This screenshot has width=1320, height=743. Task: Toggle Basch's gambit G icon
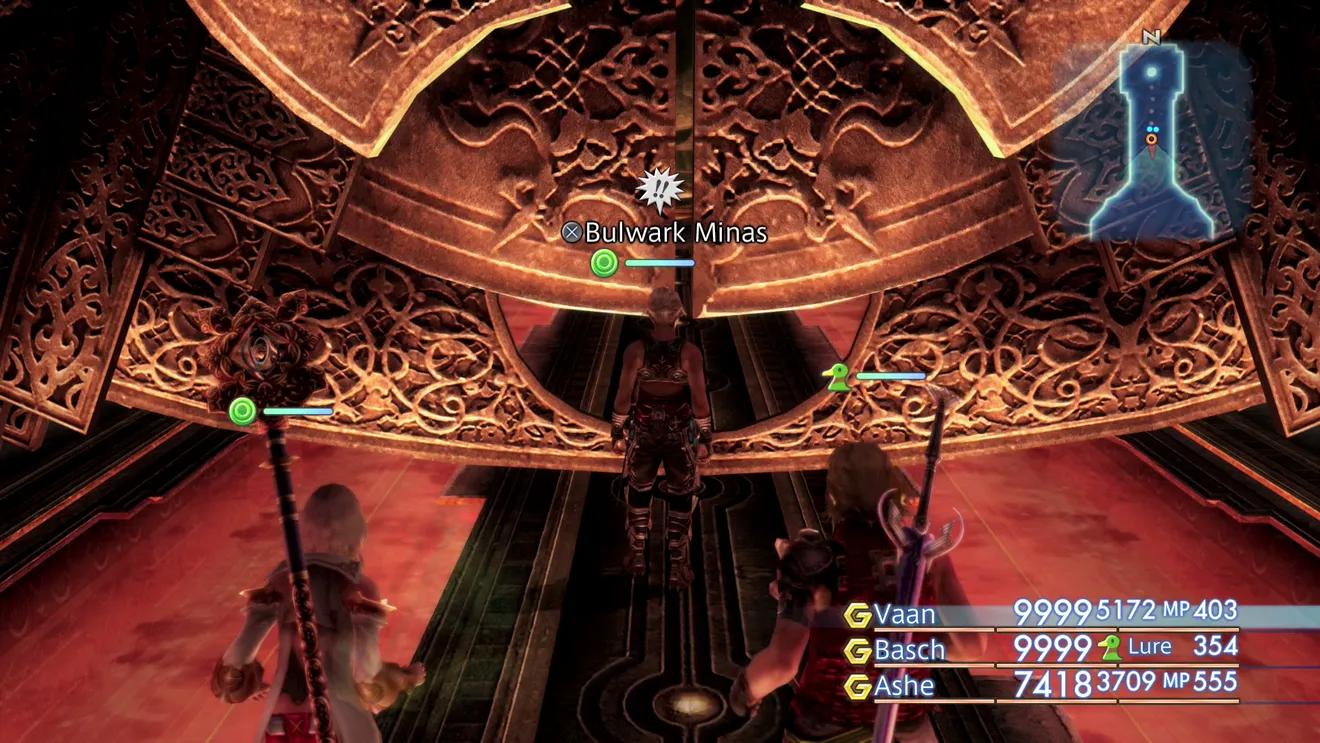[857, 650]
